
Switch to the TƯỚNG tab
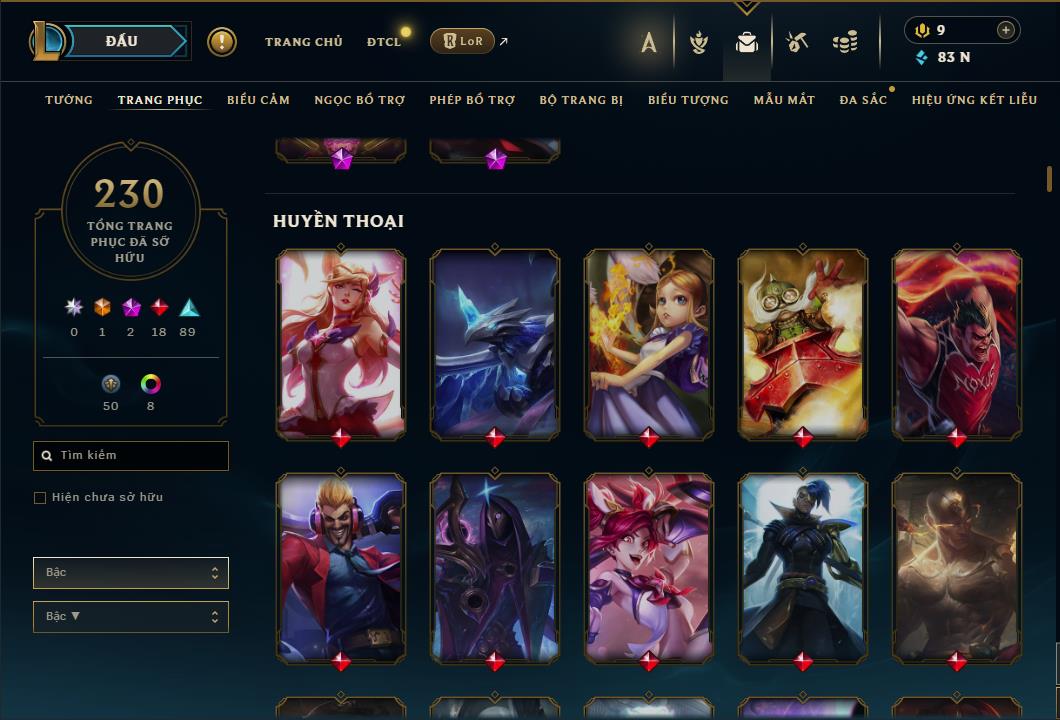click(x=69, y=100)
